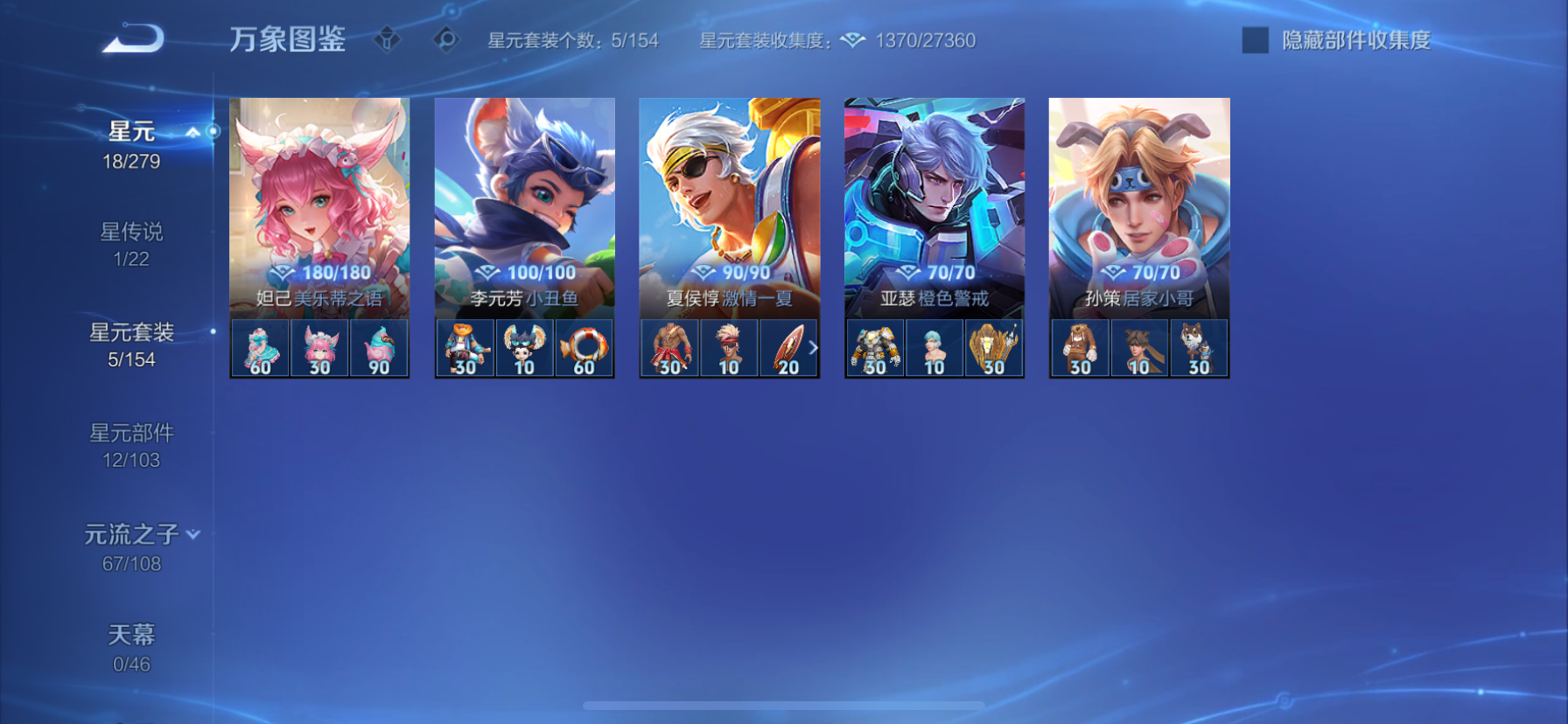Select the mech armor part priced 30 on 亚瑟 card
The width and height of the screenshot is (1568, 724).
[x=875, y=347]
